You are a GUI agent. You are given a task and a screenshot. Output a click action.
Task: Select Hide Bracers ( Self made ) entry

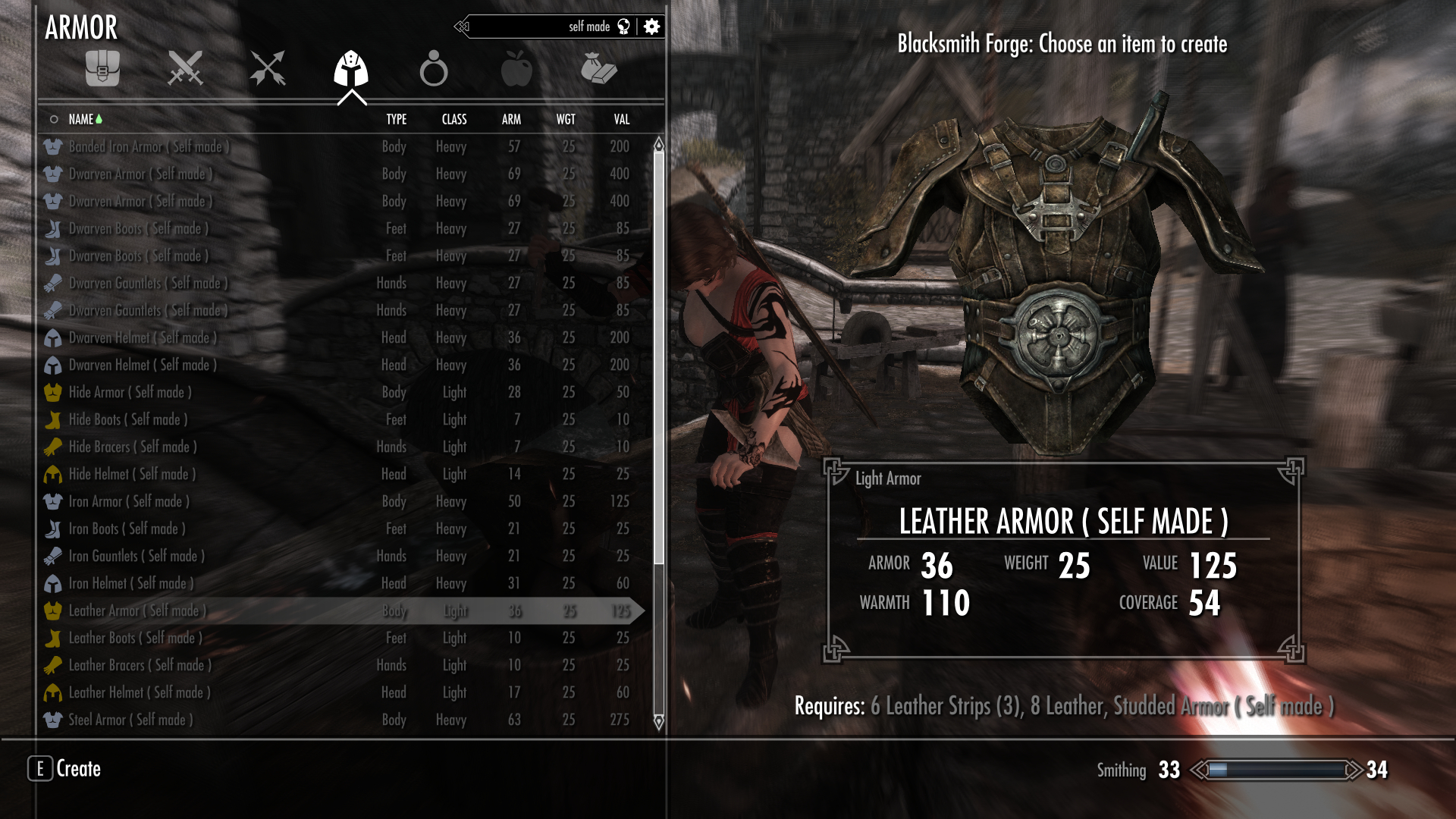pyautogui.click(x=133, y=447)
